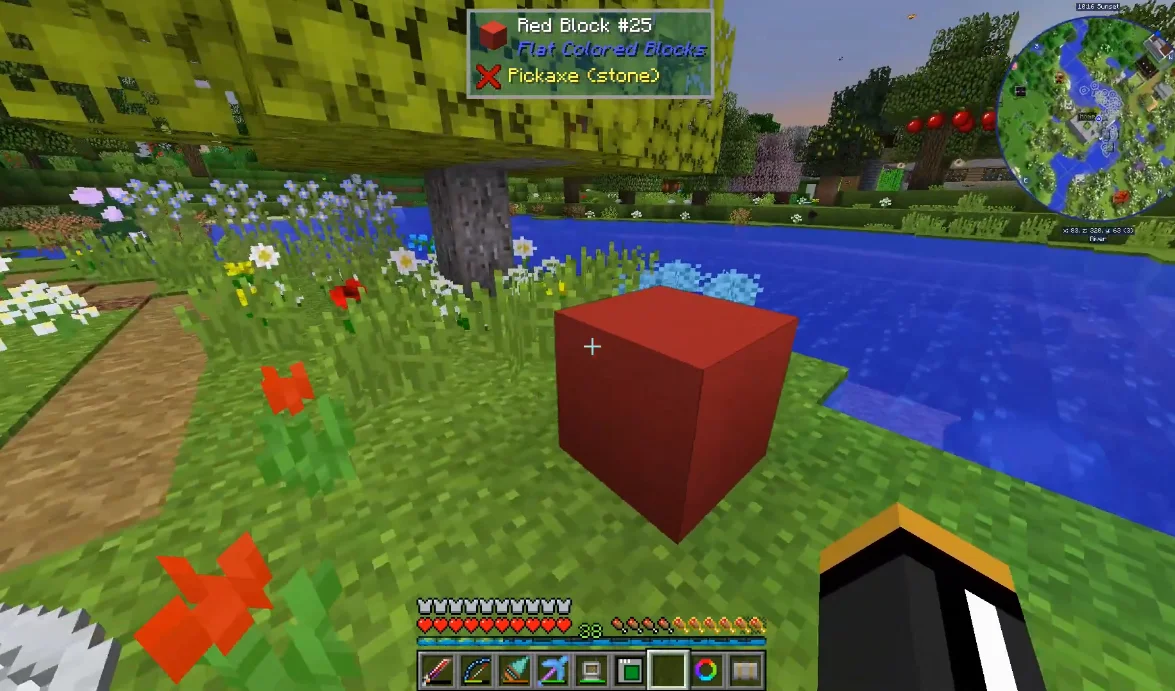The width and height of the screenshot is (1175, 691).
Task: Select the computer terminal hotbar slot
Action: pos(590,669)
